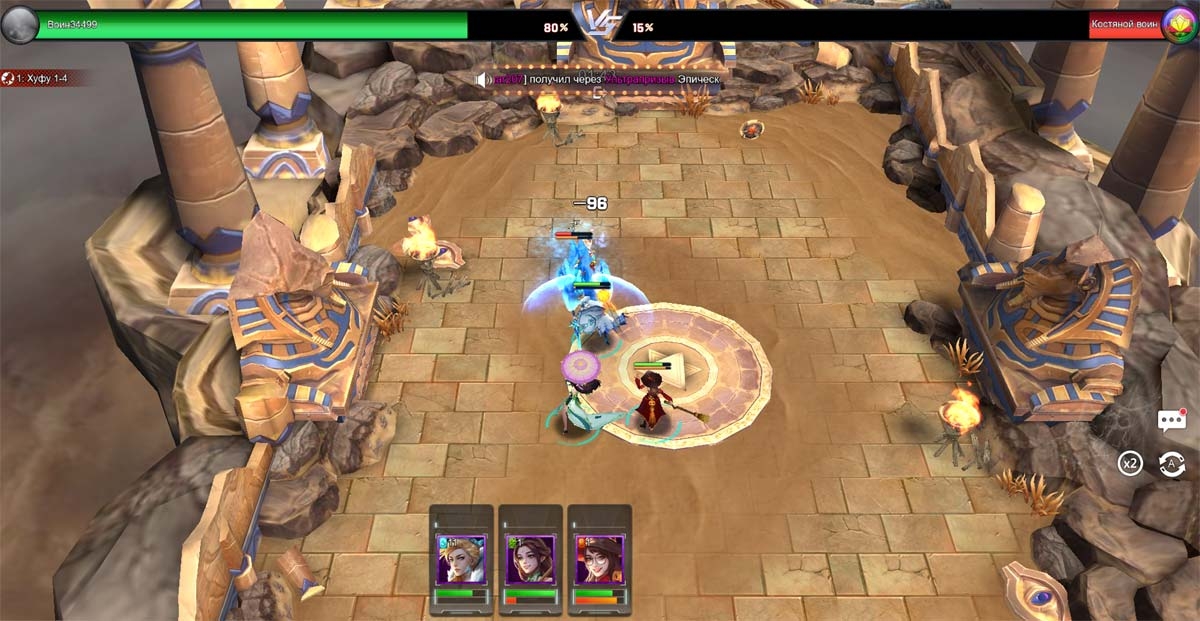Select the brown-haired hero card with green badge
The height and width of the screenshot is (621, 1200).
(x=530, y=559)
